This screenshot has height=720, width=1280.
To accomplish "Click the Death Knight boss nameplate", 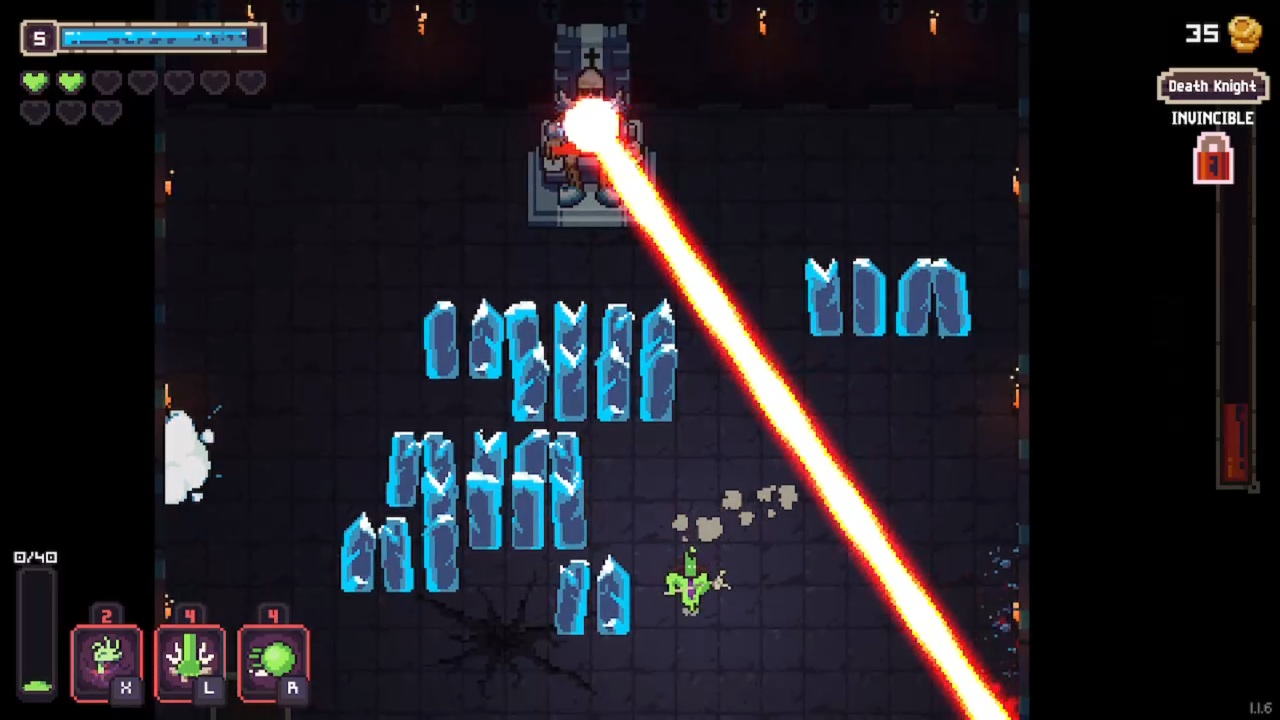I will pos(1212,86).
